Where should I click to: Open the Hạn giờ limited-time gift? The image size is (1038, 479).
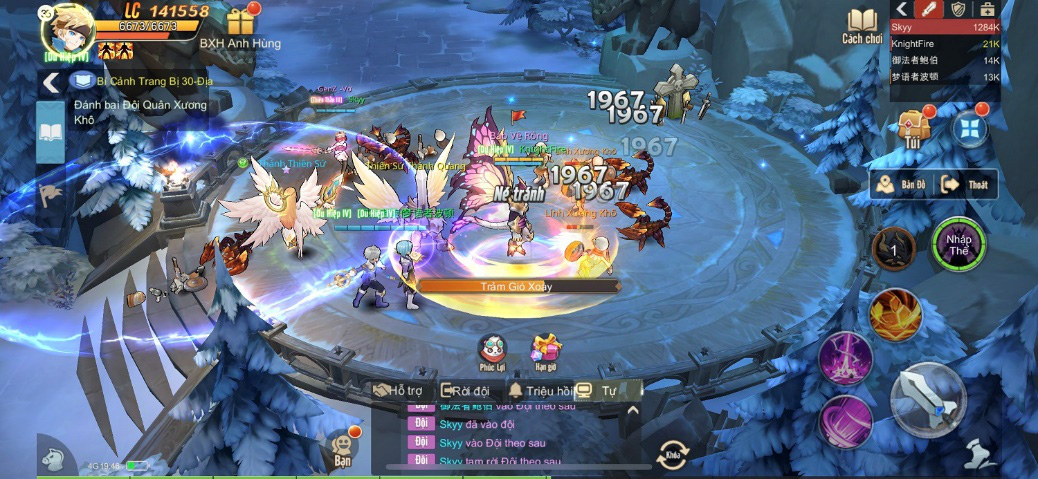pos(546,350)
